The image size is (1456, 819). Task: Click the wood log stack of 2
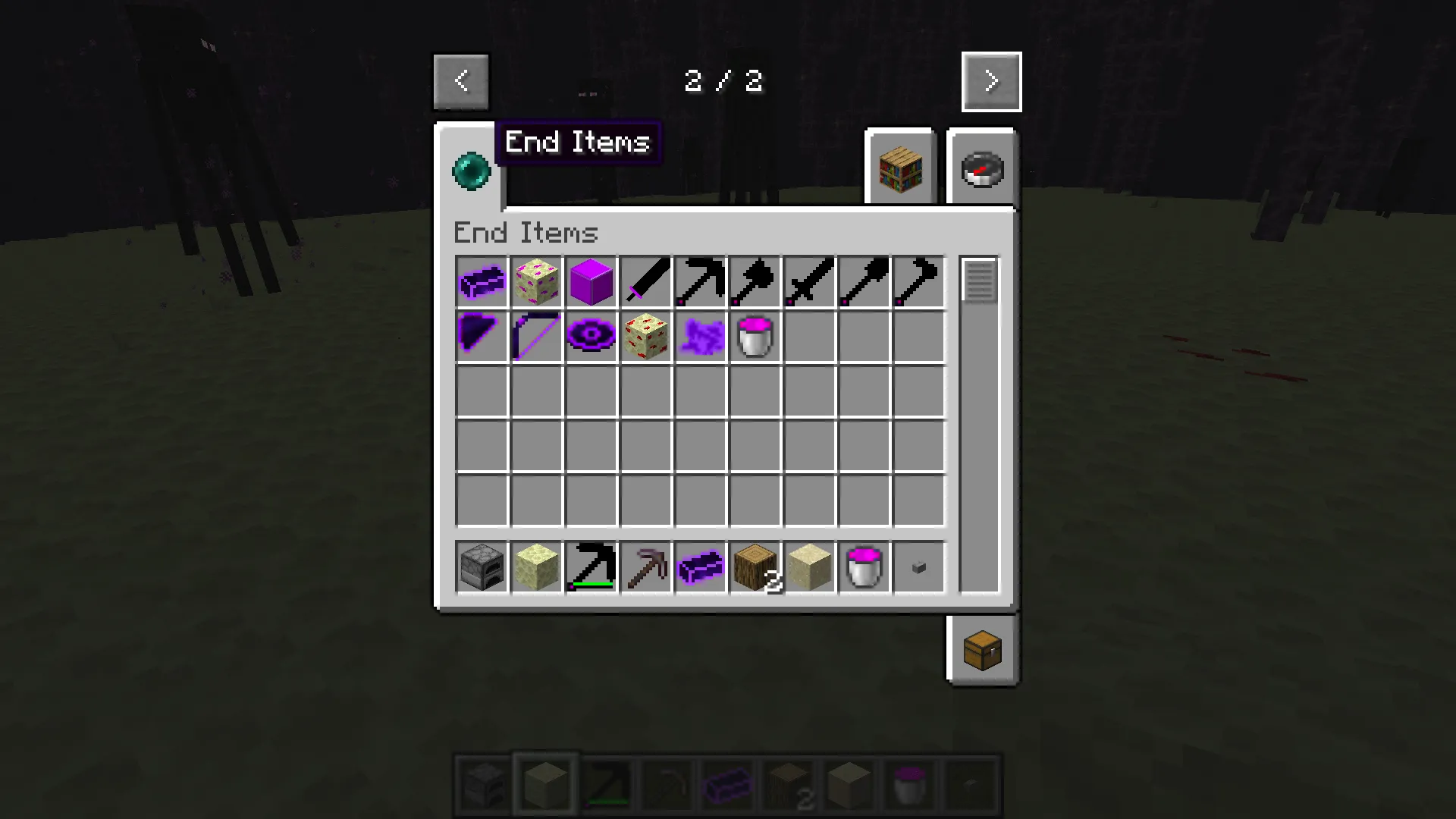(754, 567)
